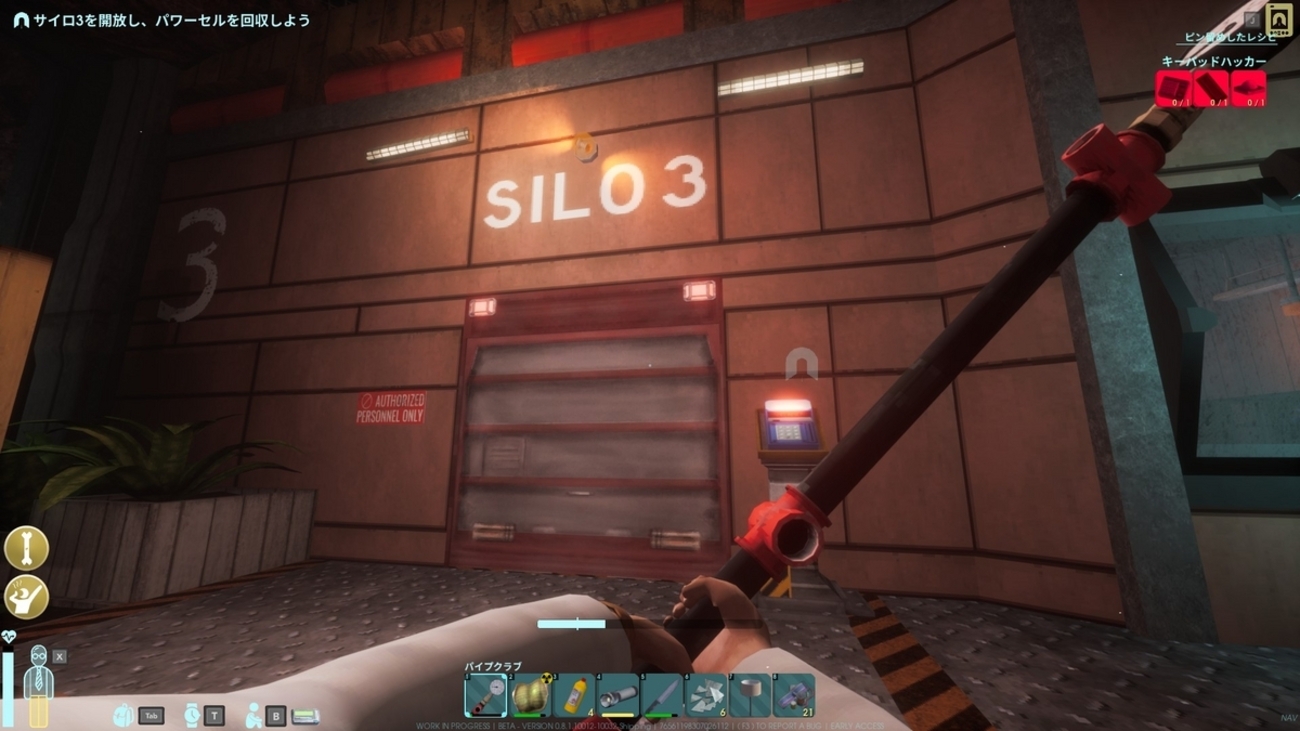Select the tape roll hotbar slot
The width and height of the screenshot is (1300, 731).
coord(750,695)
